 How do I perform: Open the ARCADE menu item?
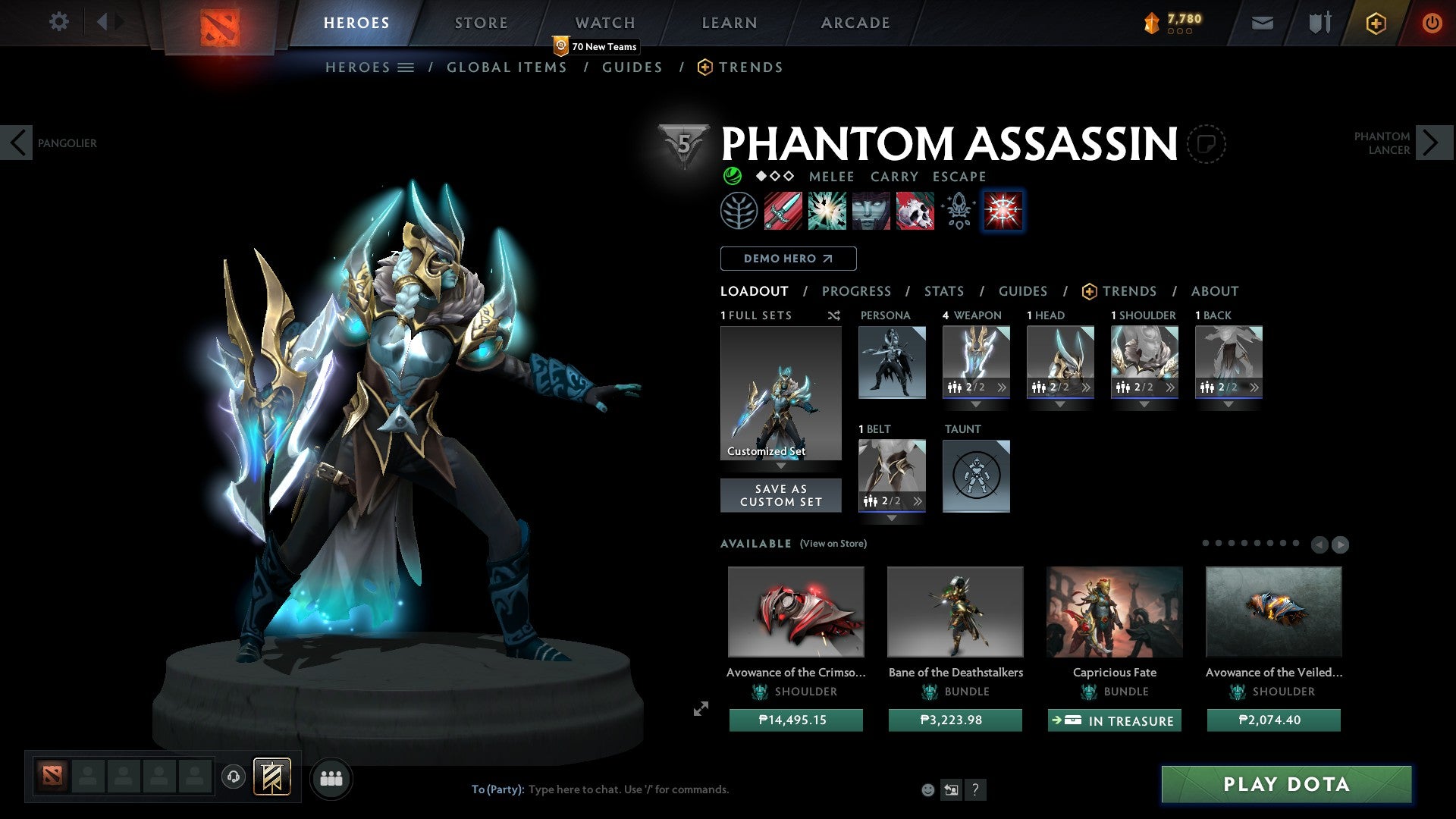[855, 22]
